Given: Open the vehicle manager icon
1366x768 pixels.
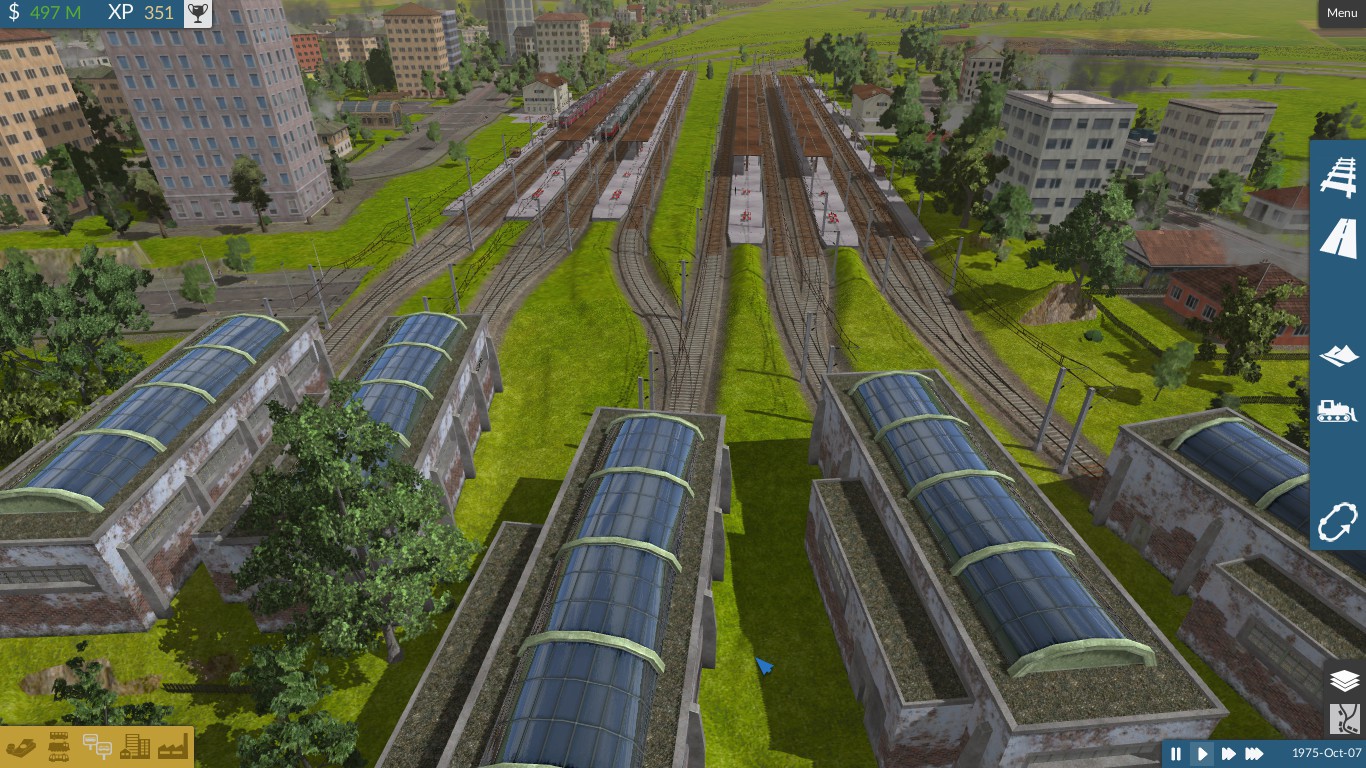Looking at the screenshot, I should (58, 746).
